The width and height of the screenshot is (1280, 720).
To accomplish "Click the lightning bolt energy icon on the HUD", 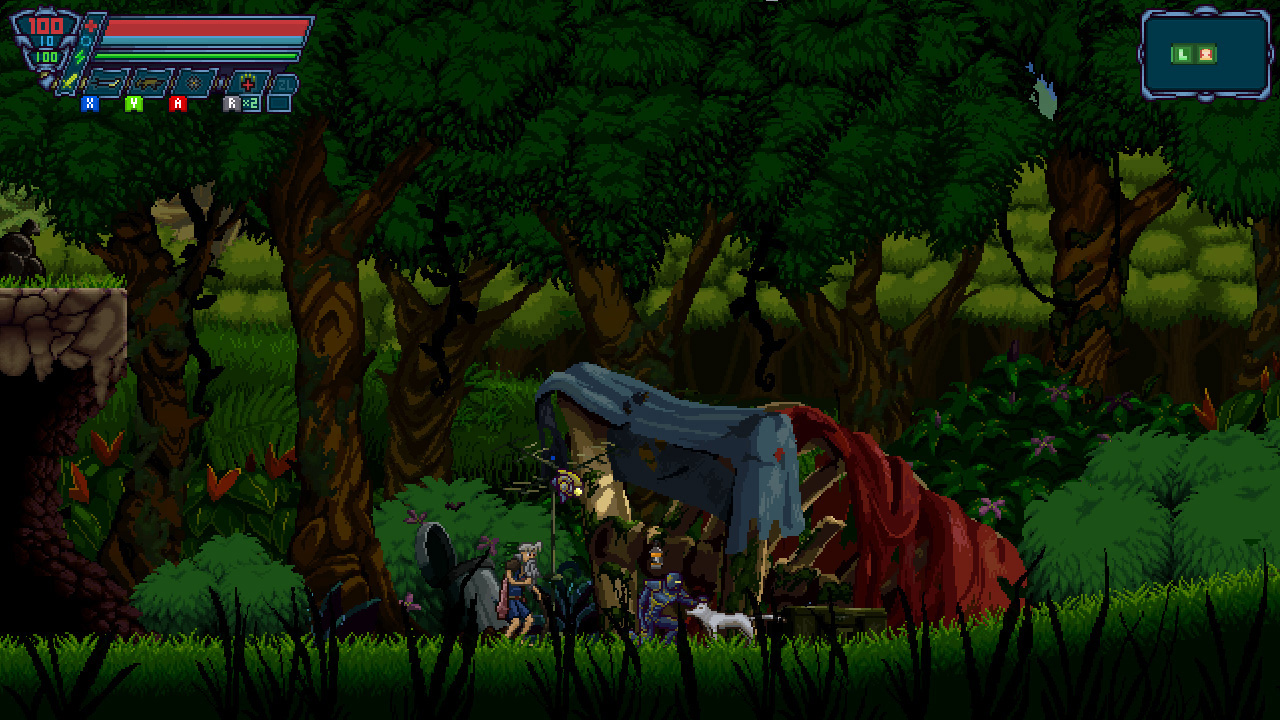I will click(79, 56).
